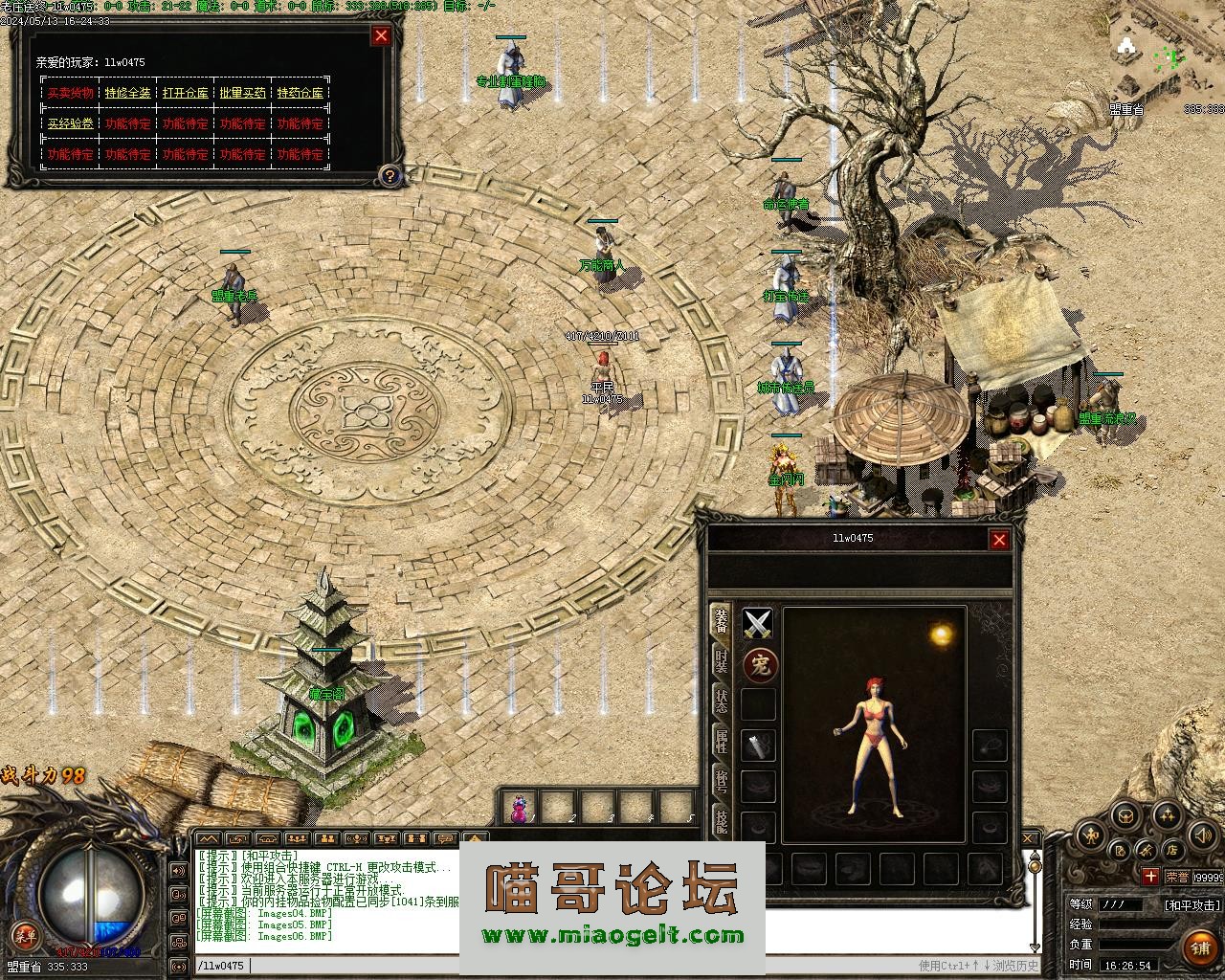Switch to the 时装 fashion tab
The image size is (1225, 980).
point(721,662)
